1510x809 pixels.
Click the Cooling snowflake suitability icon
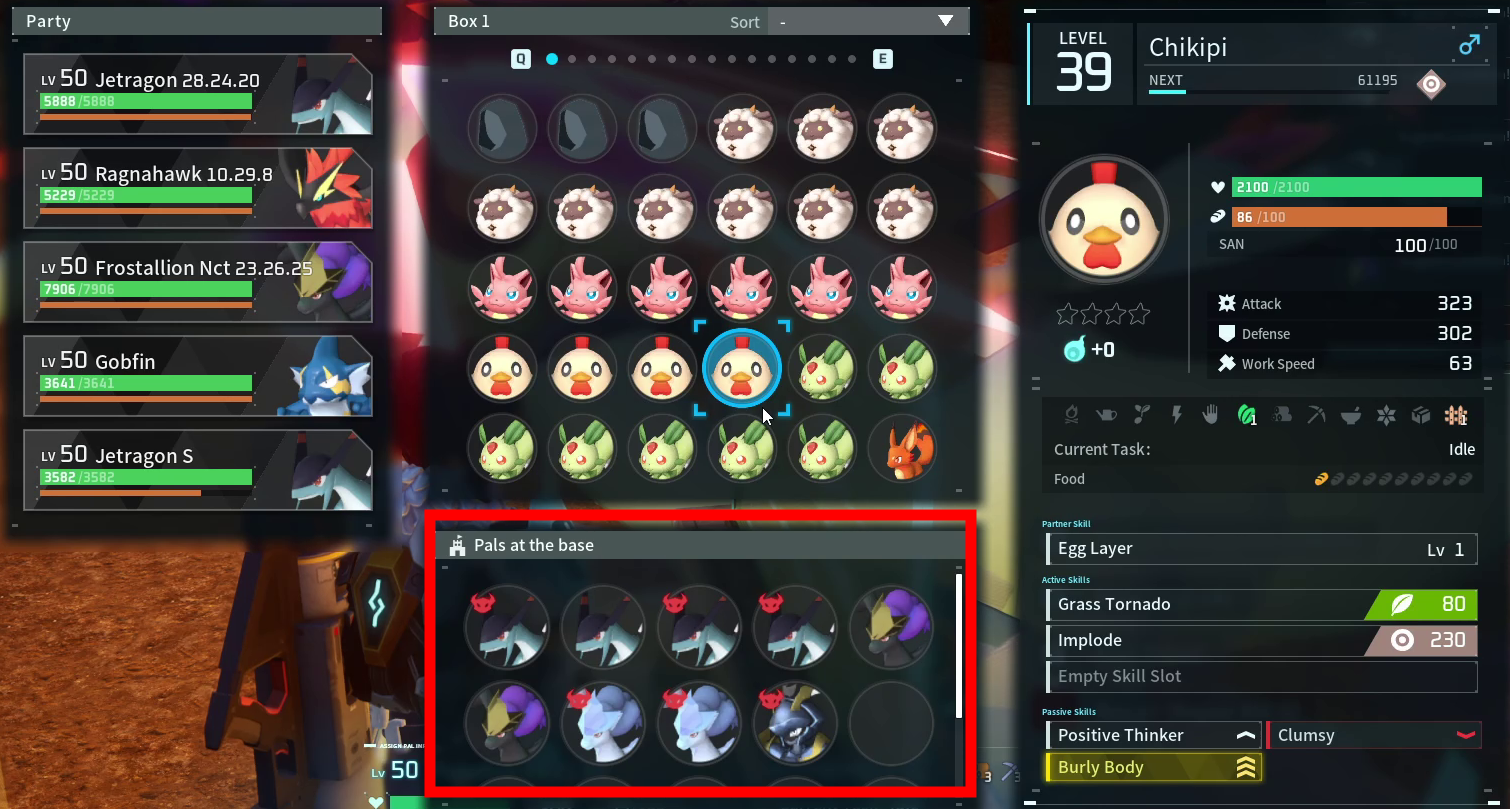(x=1385, y=415)
